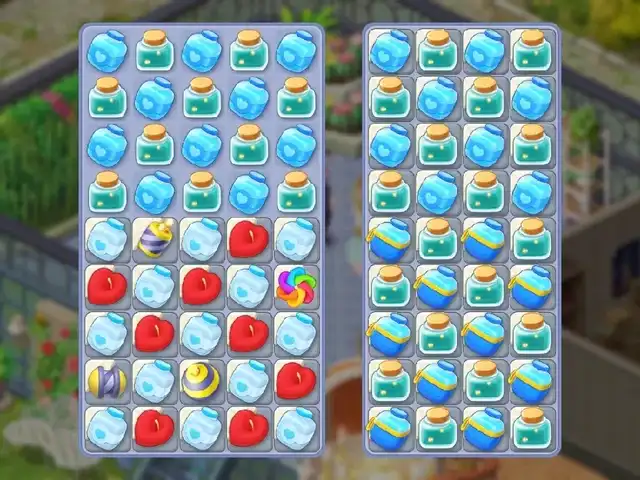Tap the round swirled purple-yellow ball tile
The width and height of the screenshot is (640, 480).
point(202,379)
